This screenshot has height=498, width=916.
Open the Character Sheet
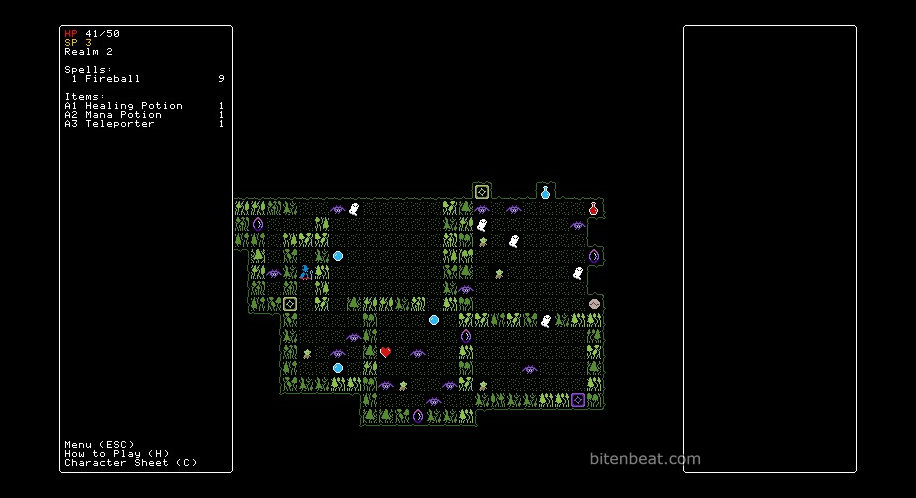pos(130,463)
